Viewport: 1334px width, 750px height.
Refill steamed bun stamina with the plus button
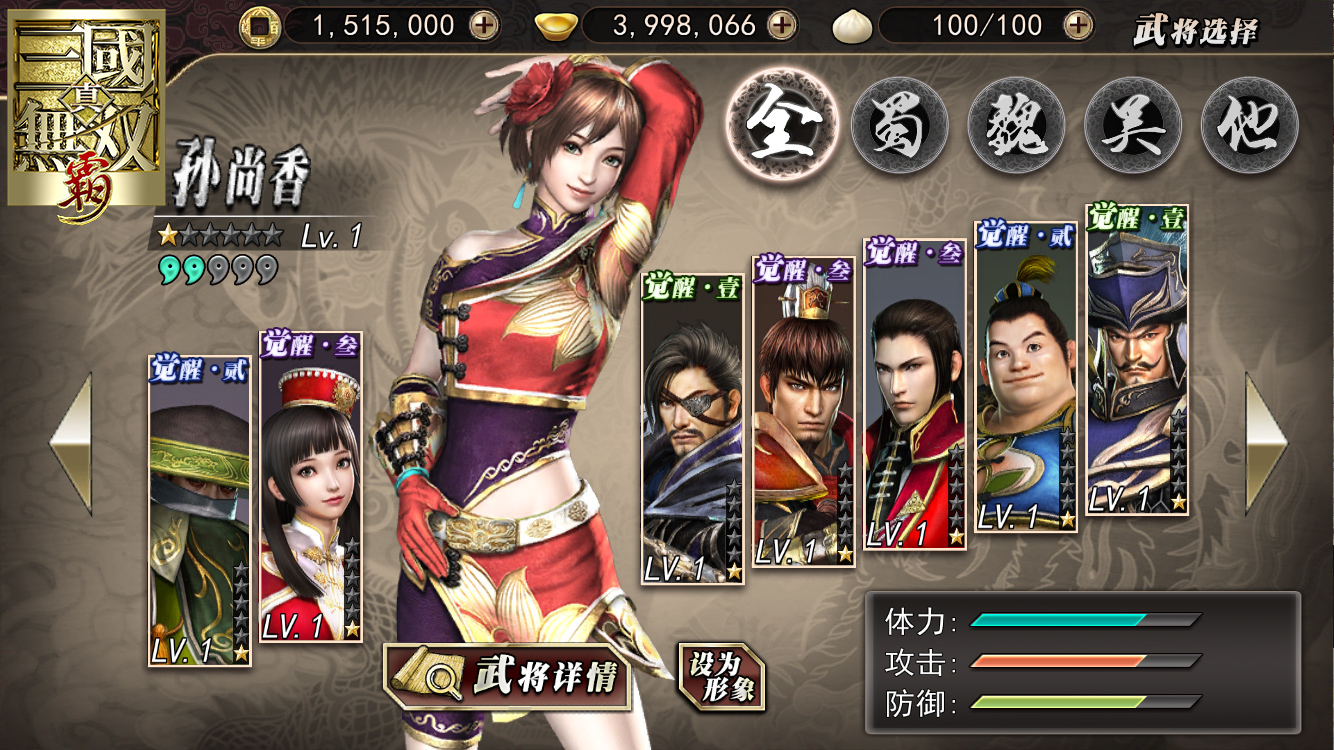[1078, 25]
